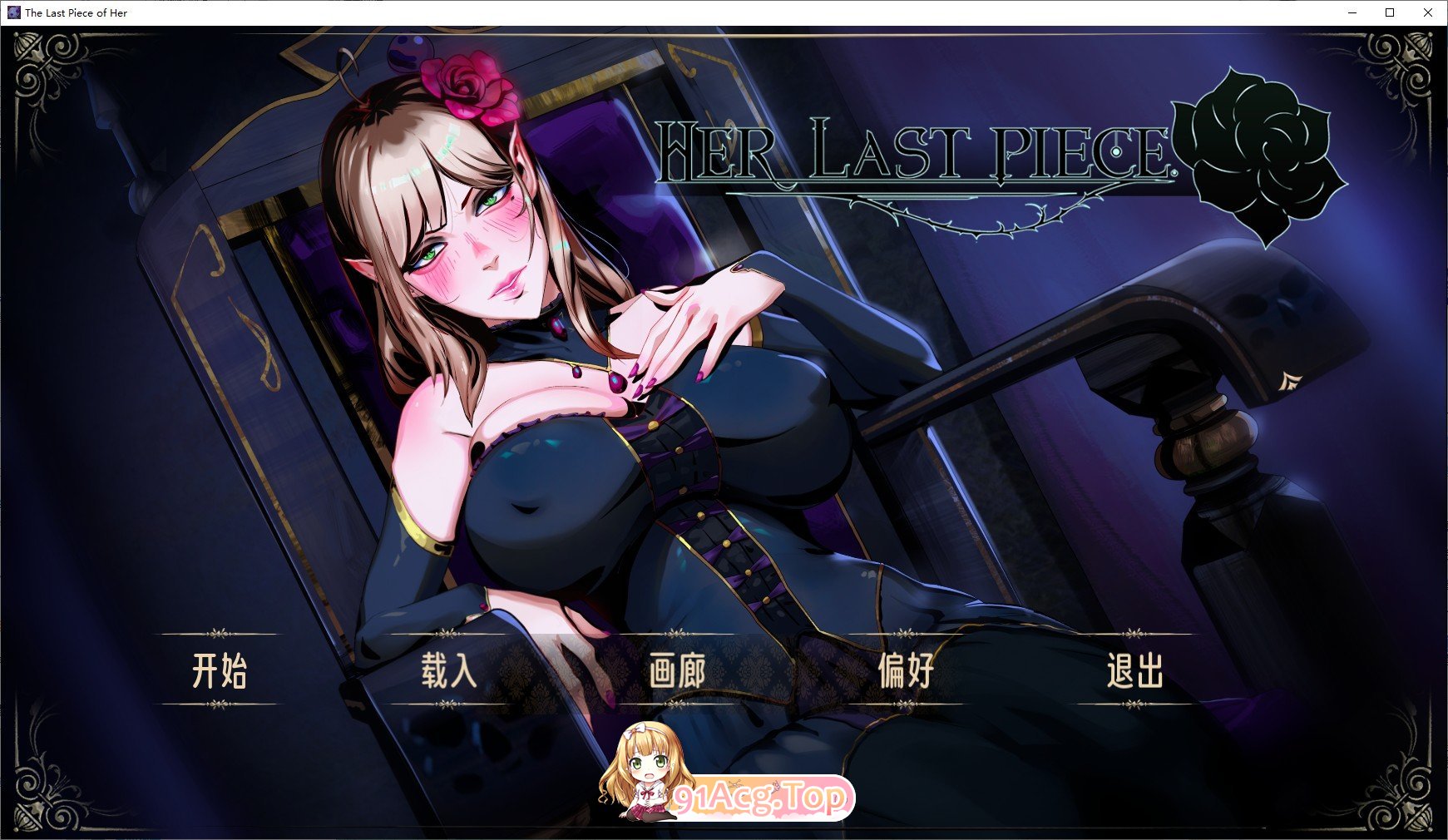Click the game icon in the title bar
Image resolution: width=1448 pixels, height=840 pixels.
tap(13, 12)
